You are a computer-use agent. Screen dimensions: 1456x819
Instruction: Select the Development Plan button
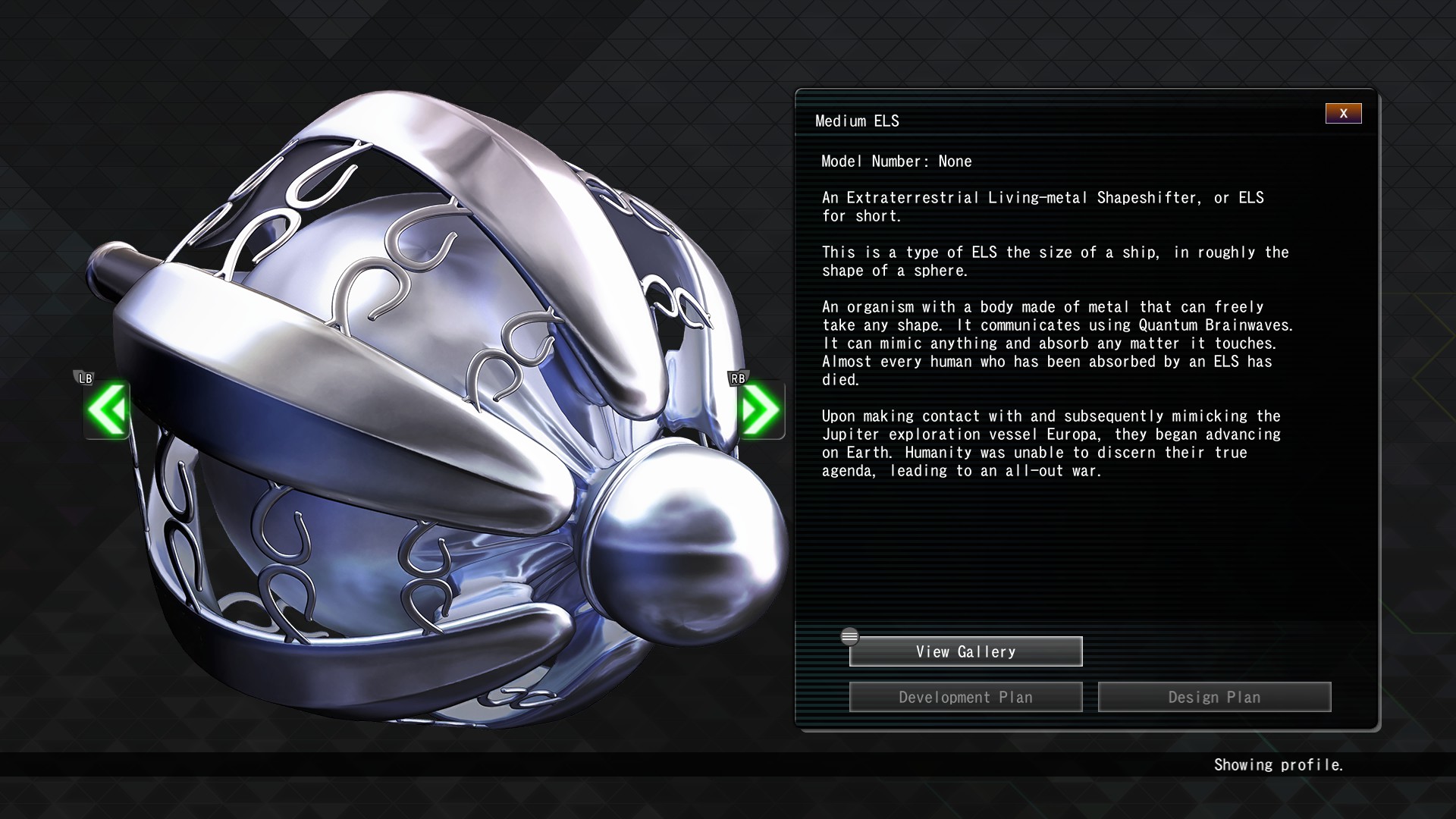click(965, 697)
